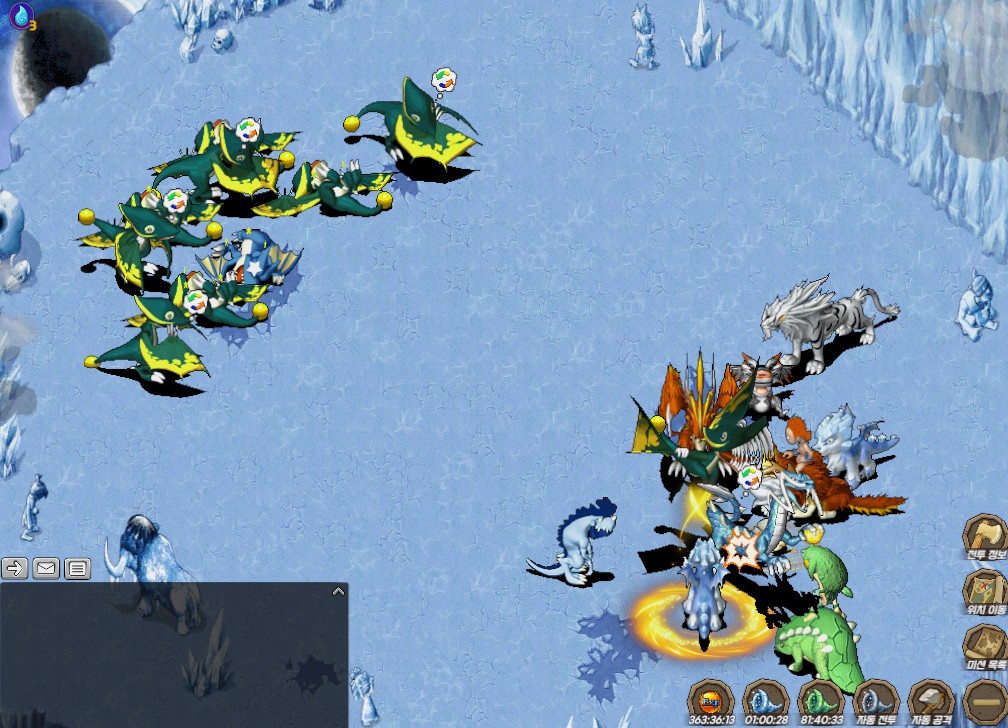This screenshot has width=1008, height=728.
Task: Click the blue water drop buff icon
Action: pyautogui.click(x=21, y=15)
